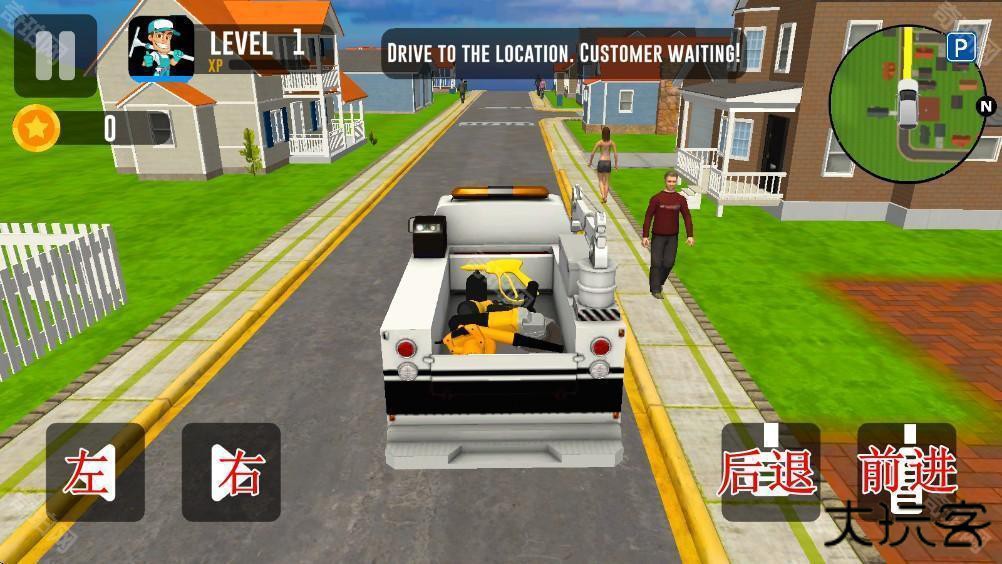Click the gold star coin icon
This screenshot has width=1002, height=564.
pos(37,128)
